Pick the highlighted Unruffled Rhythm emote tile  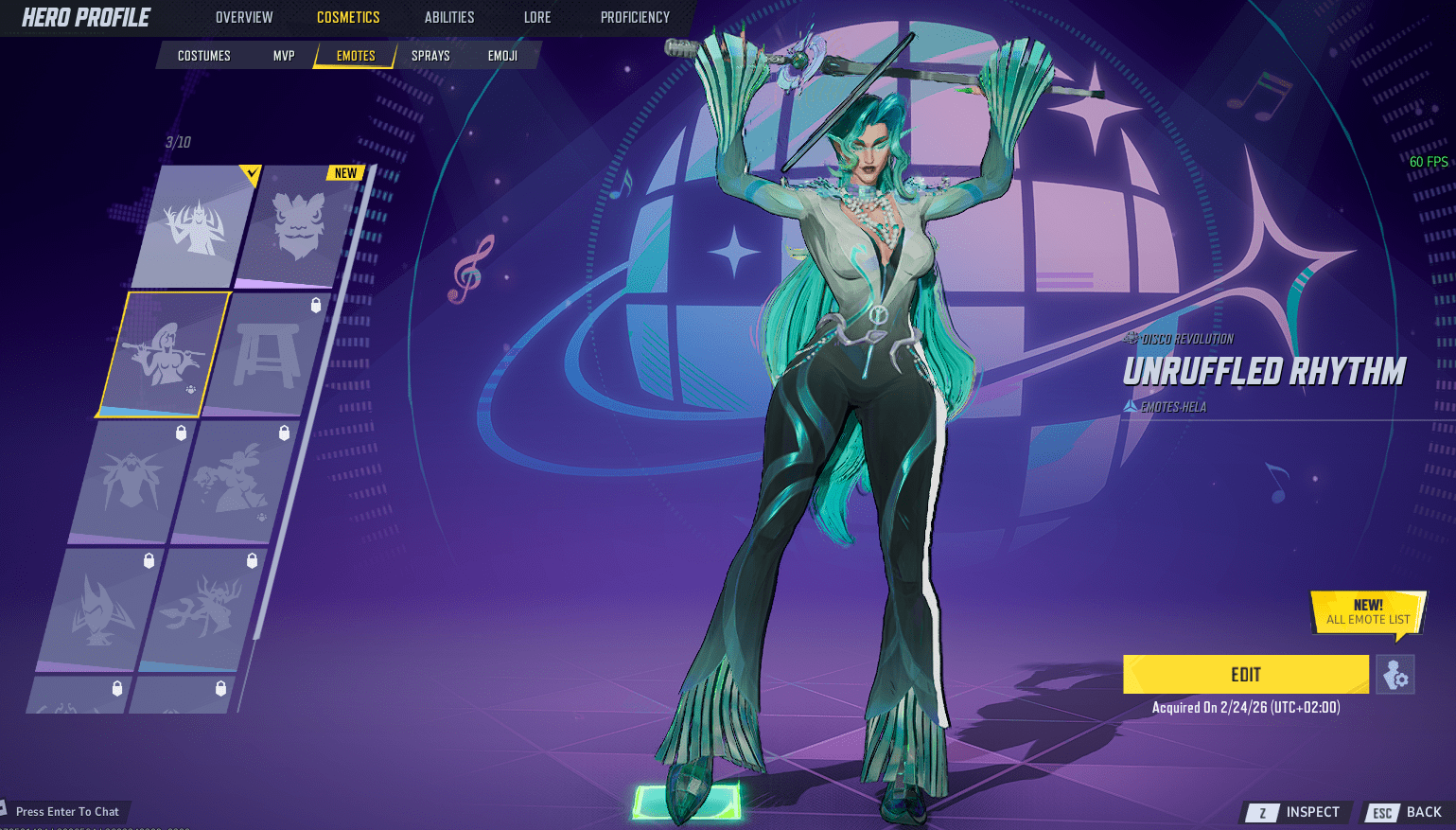point(164,355)
